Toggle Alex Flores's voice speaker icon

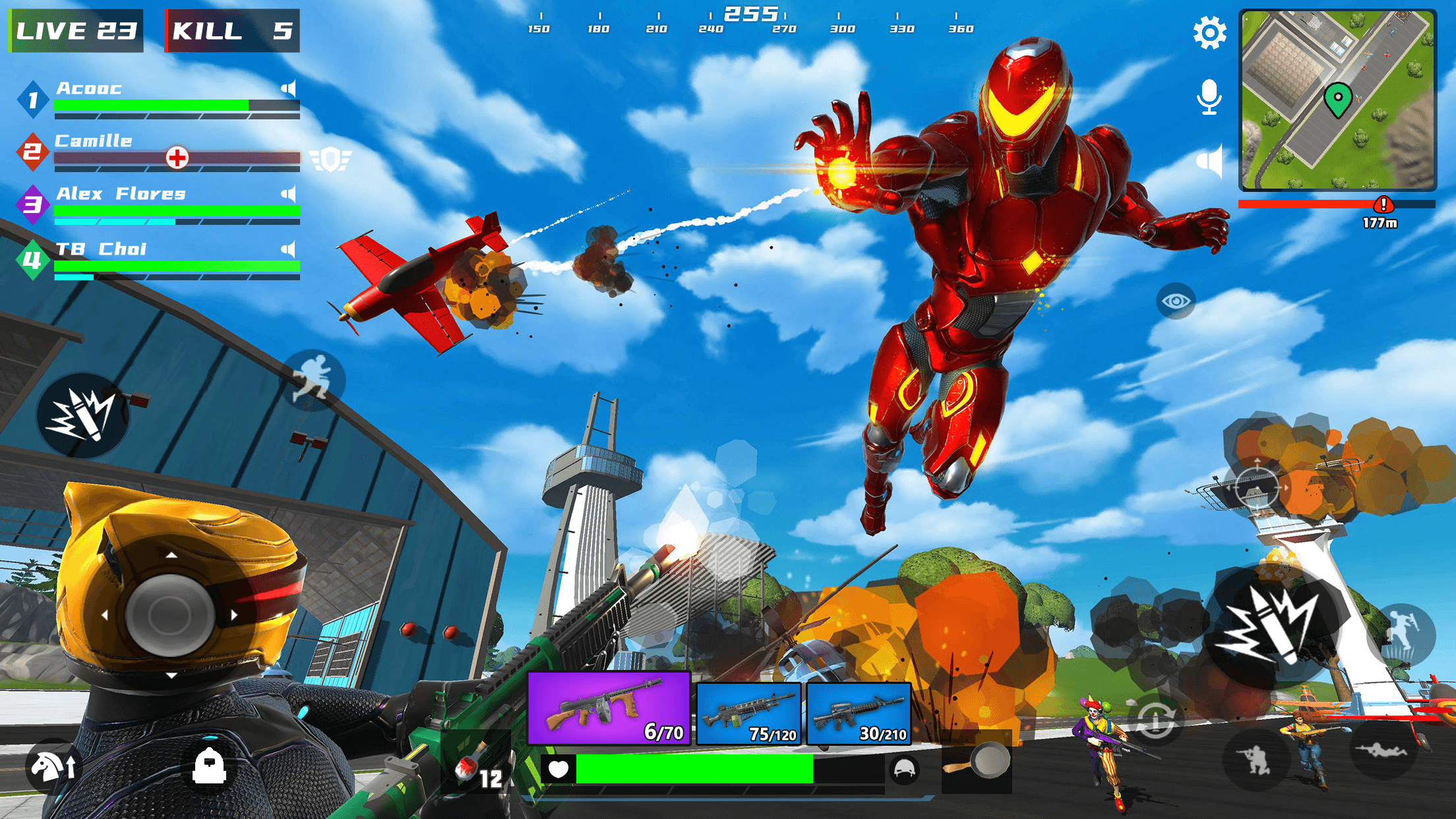(x=289, y=194)
